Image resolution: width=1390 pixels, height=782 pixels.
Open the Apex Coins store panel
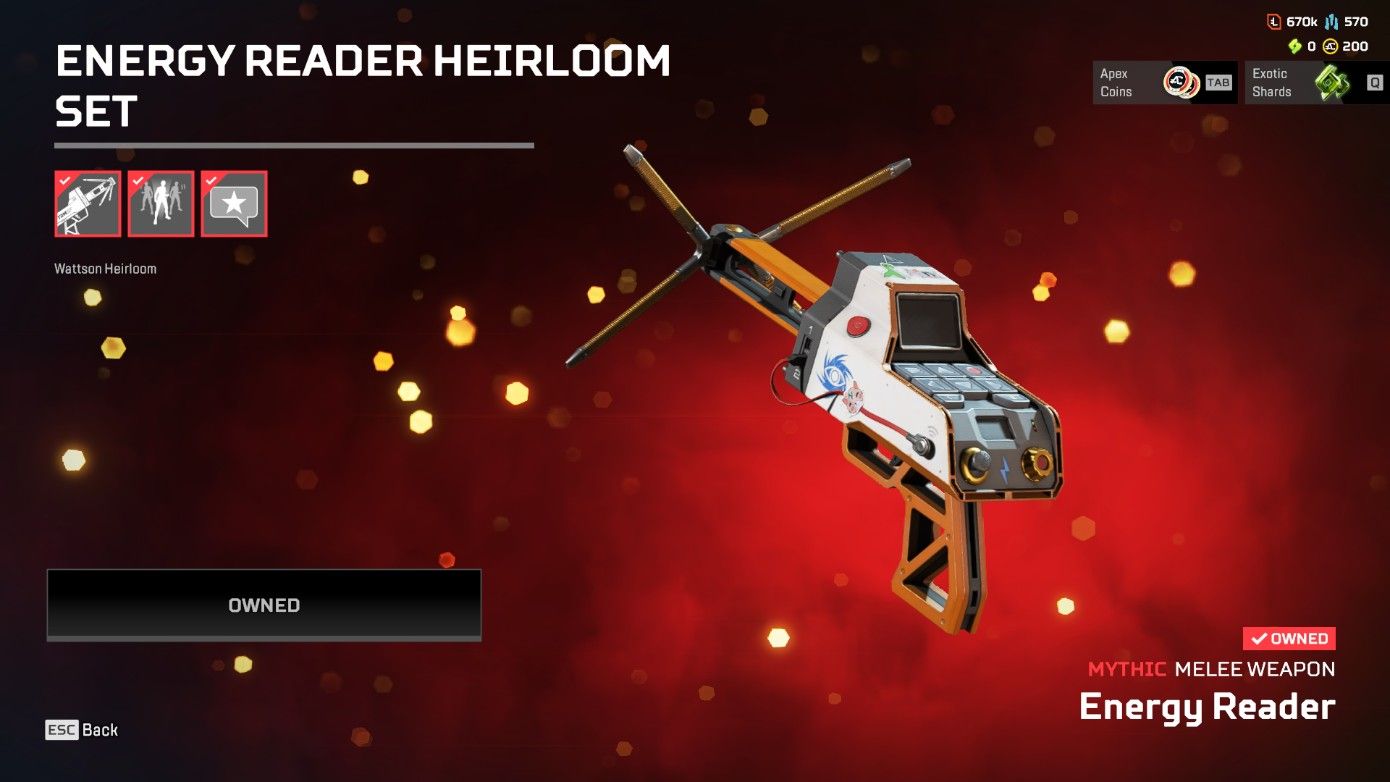tap(1164, 82)
